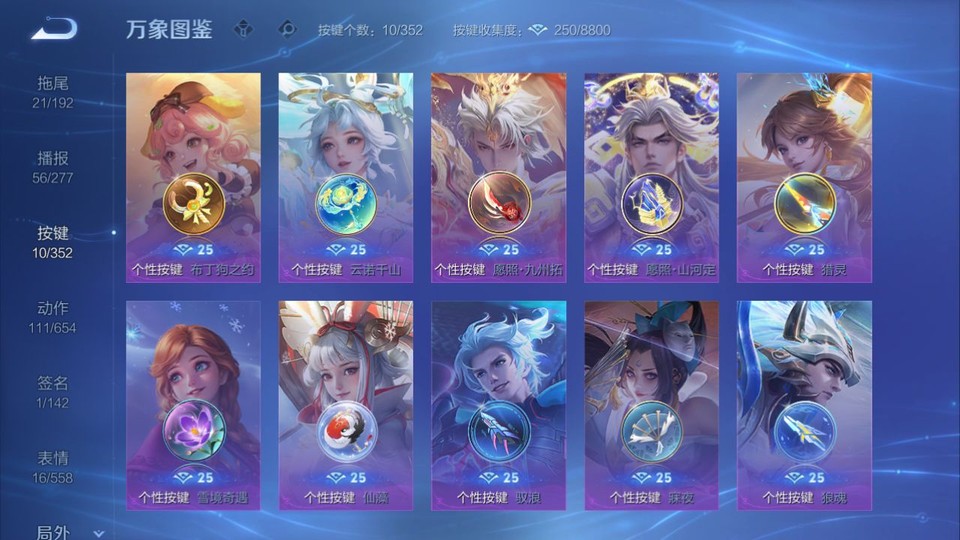
Task: Click the diamond filter icon beside 万象图鉴
Action: pyautogui.click(x=243, y=30)
